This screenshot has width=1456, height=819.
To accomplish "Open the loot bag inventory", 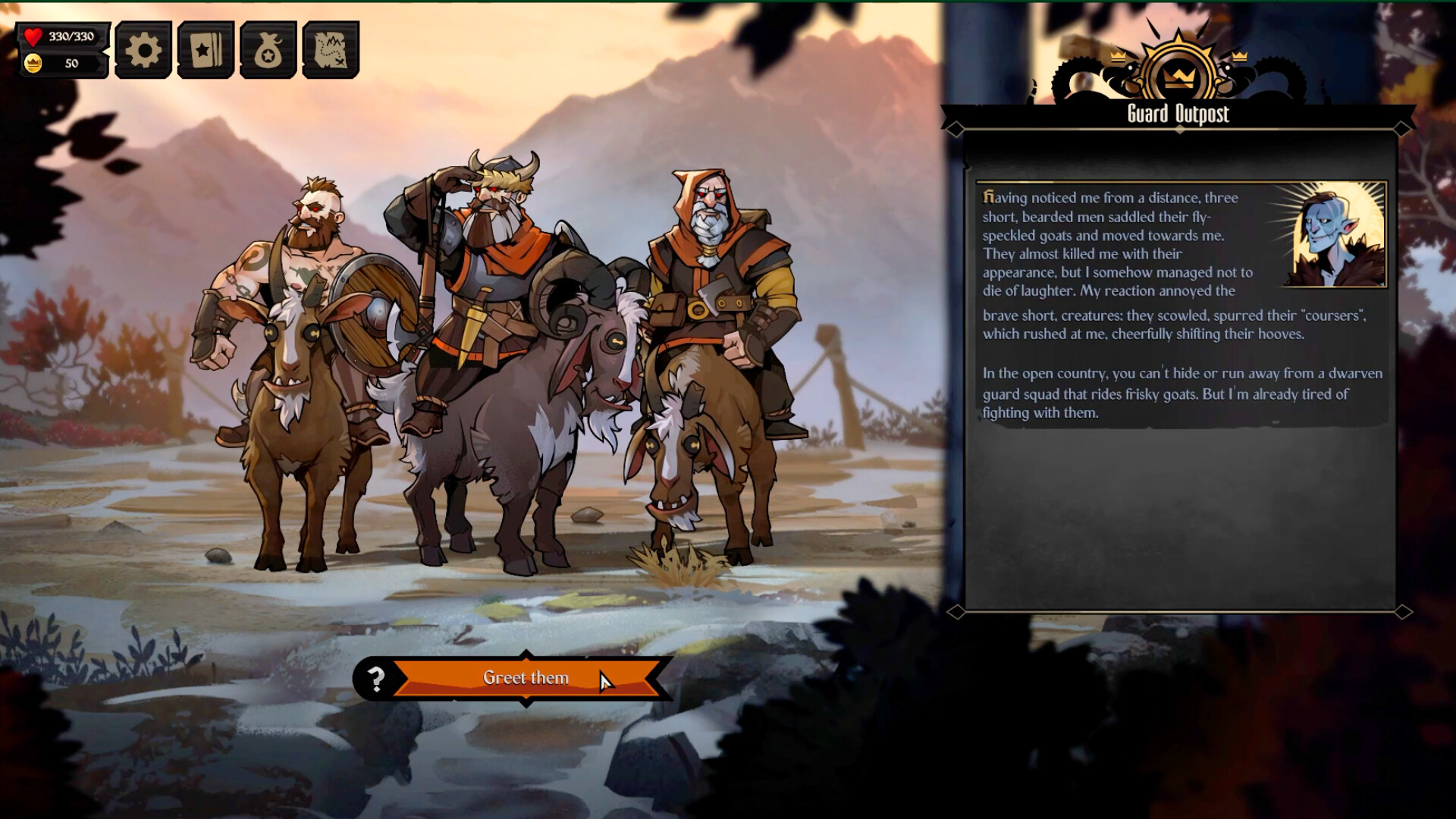I will coord(267,49).
